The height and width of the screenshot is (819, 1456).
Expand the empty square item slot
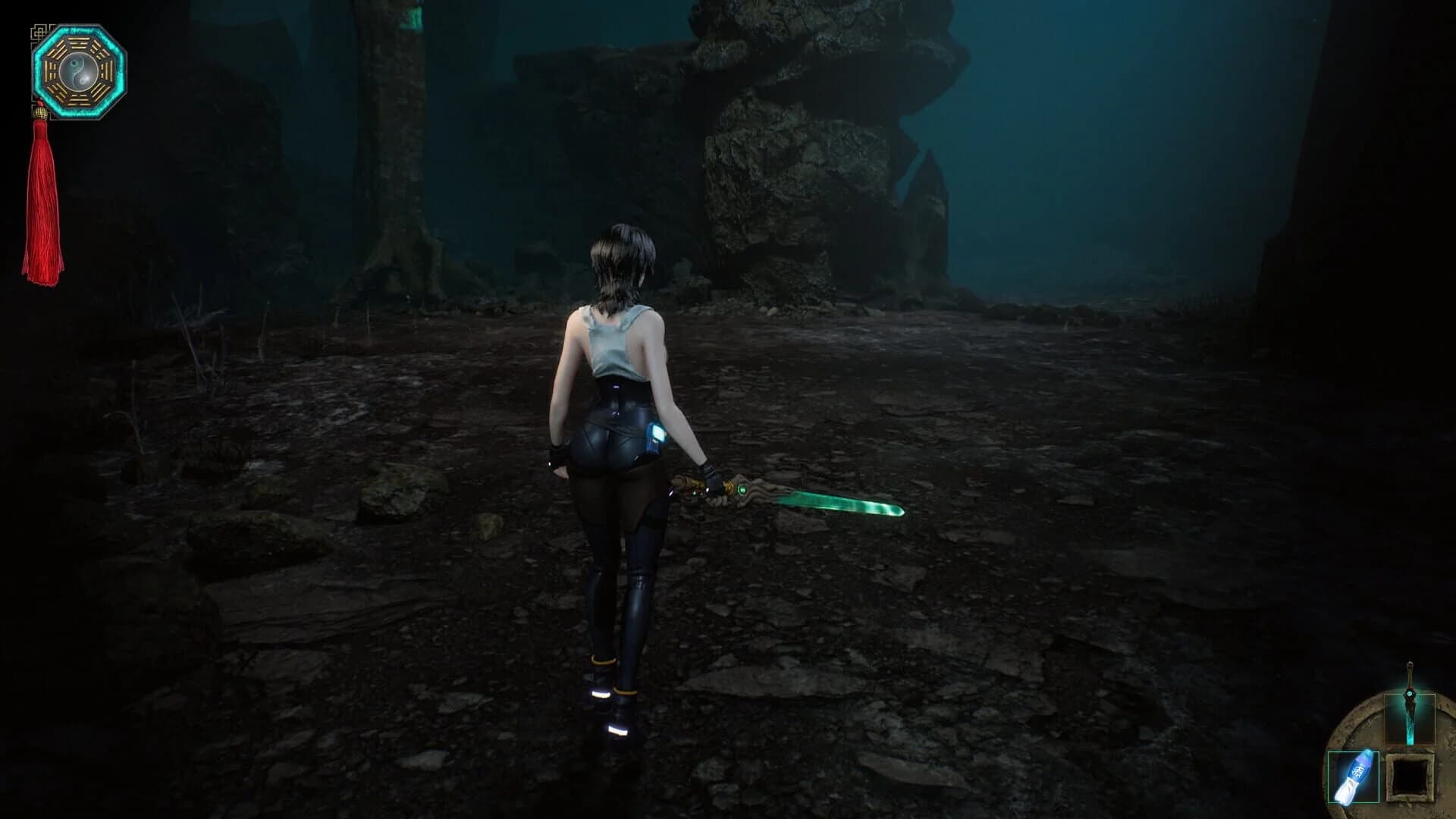tap(1409, 776)
